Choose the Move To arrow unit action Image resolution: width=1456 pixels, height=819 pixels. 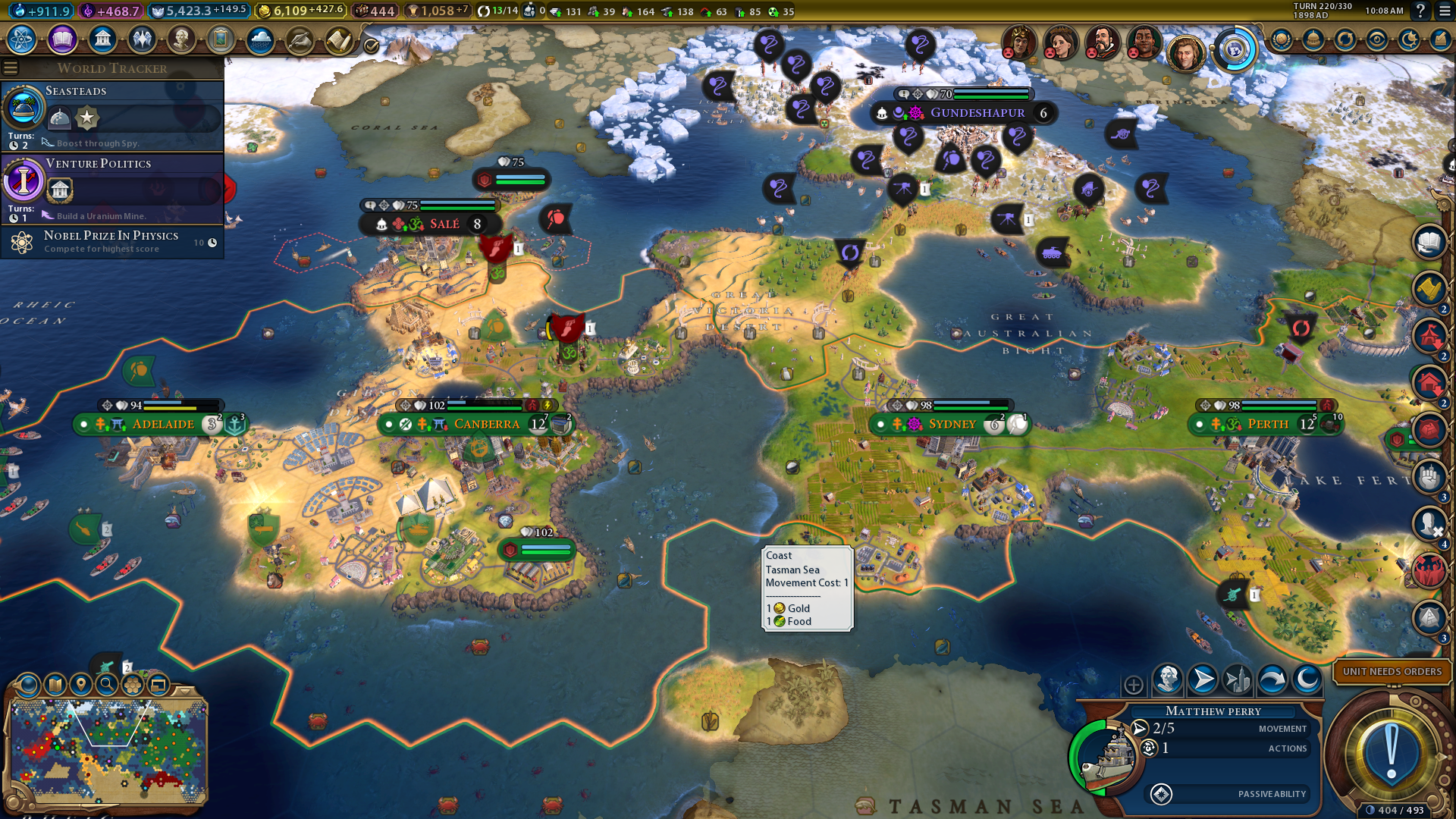tap(1203, 679)
